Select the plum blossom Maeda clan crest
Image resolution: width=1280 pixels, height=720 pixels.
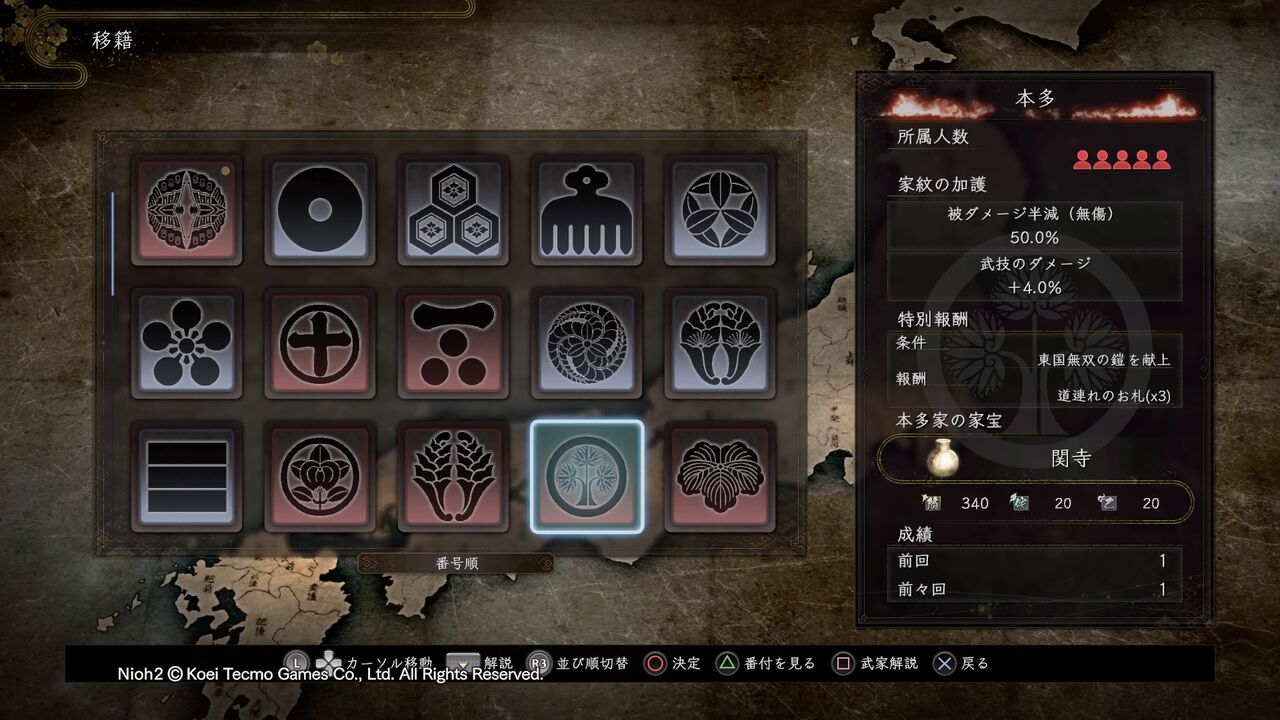(x=186, y=346)
